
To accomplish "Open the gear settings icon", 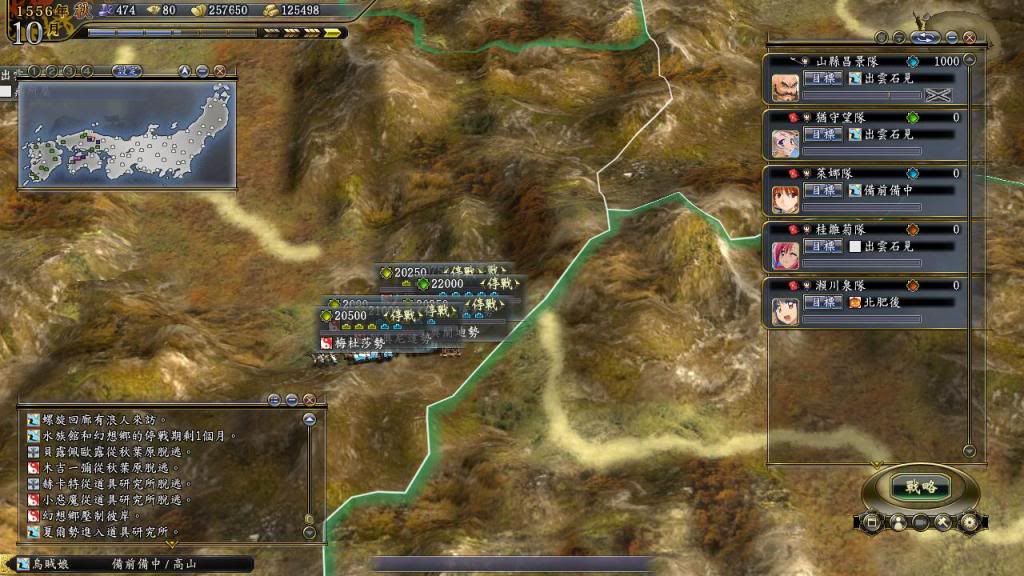I will (968, 522).
